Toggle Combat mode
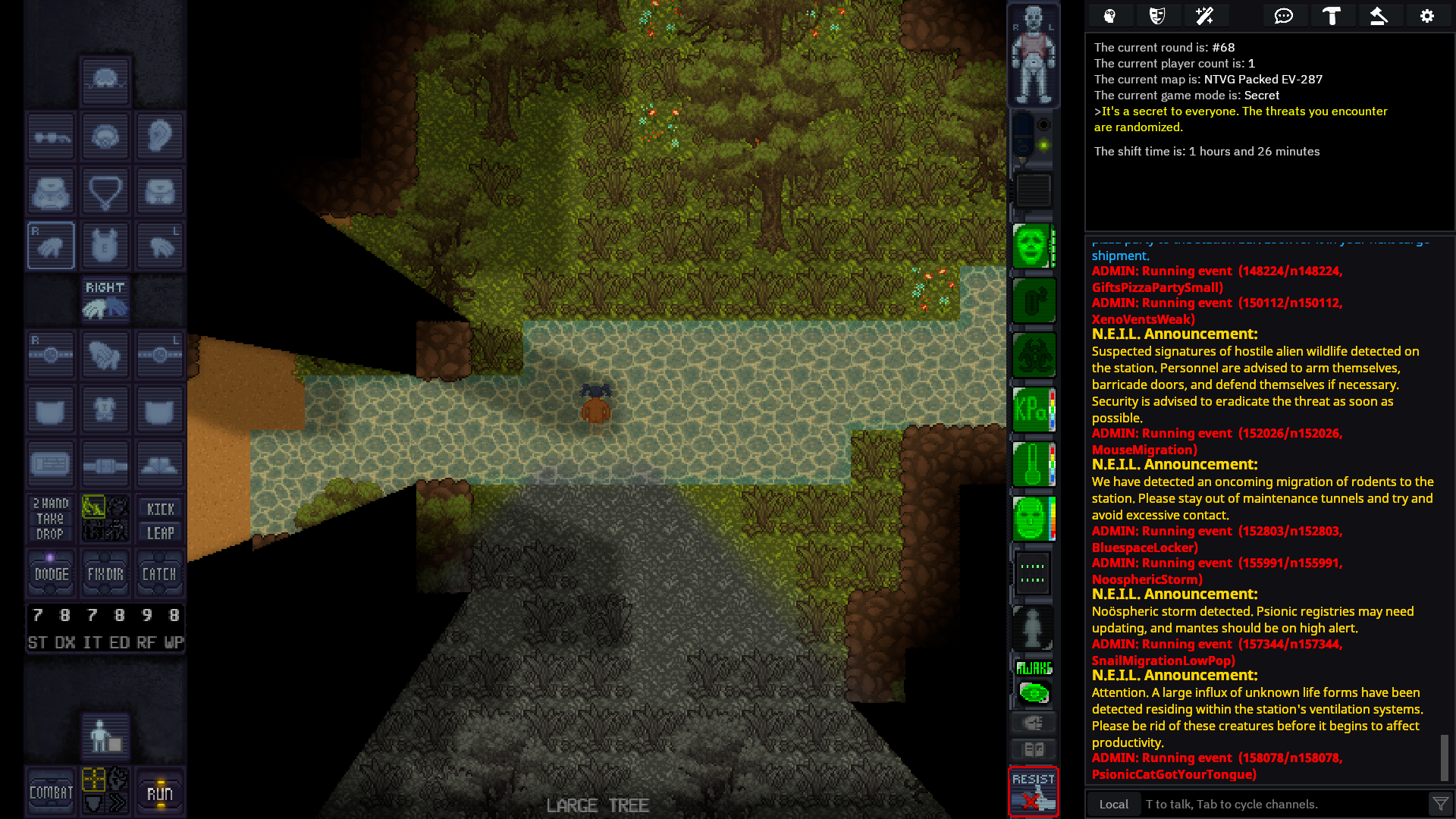 (x=51, y=792)
